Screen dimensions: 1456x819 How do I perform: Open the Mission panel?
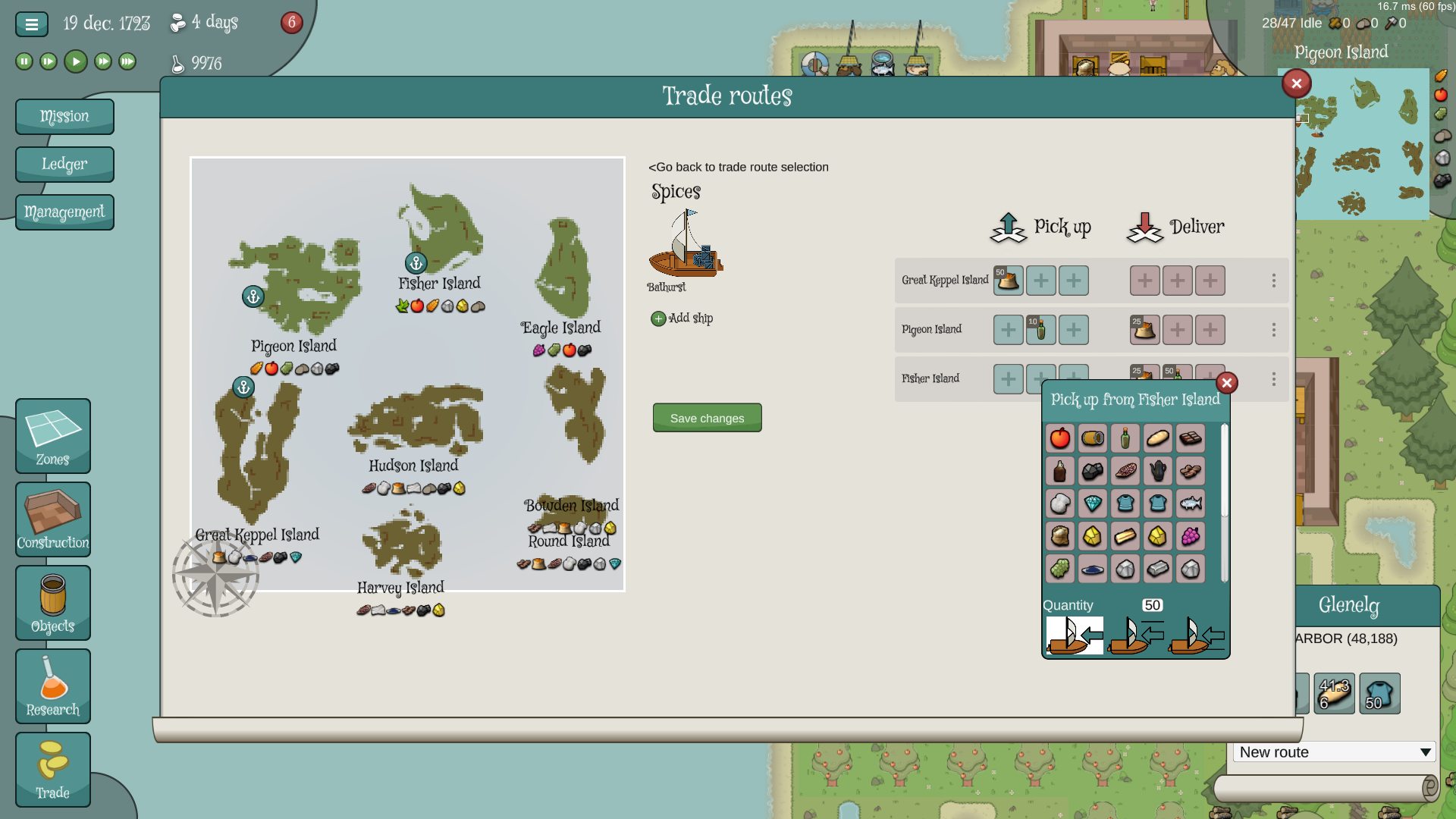coord(64,117)
